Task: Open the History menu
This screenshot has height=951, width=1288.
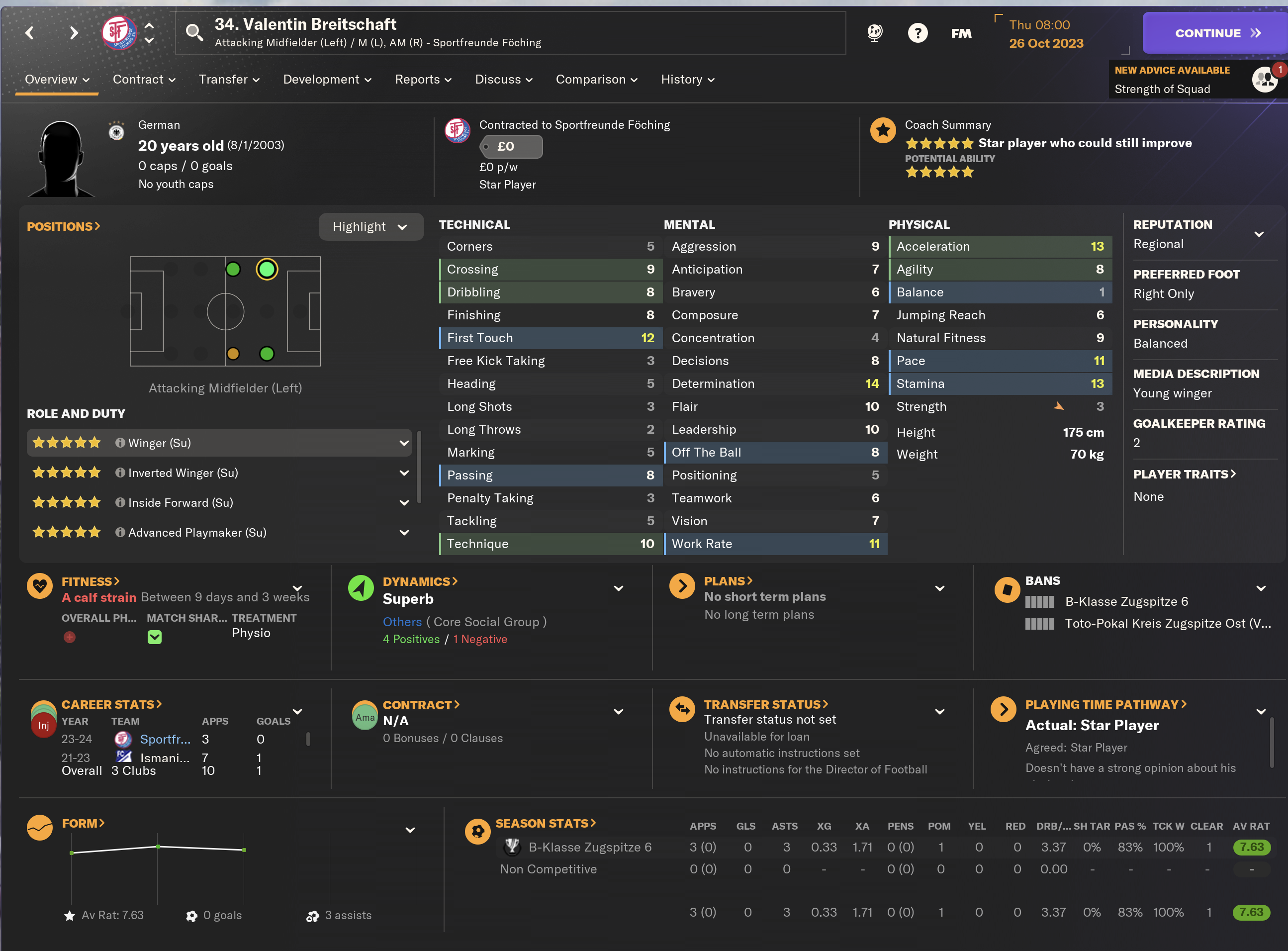Action: [682, 80]
